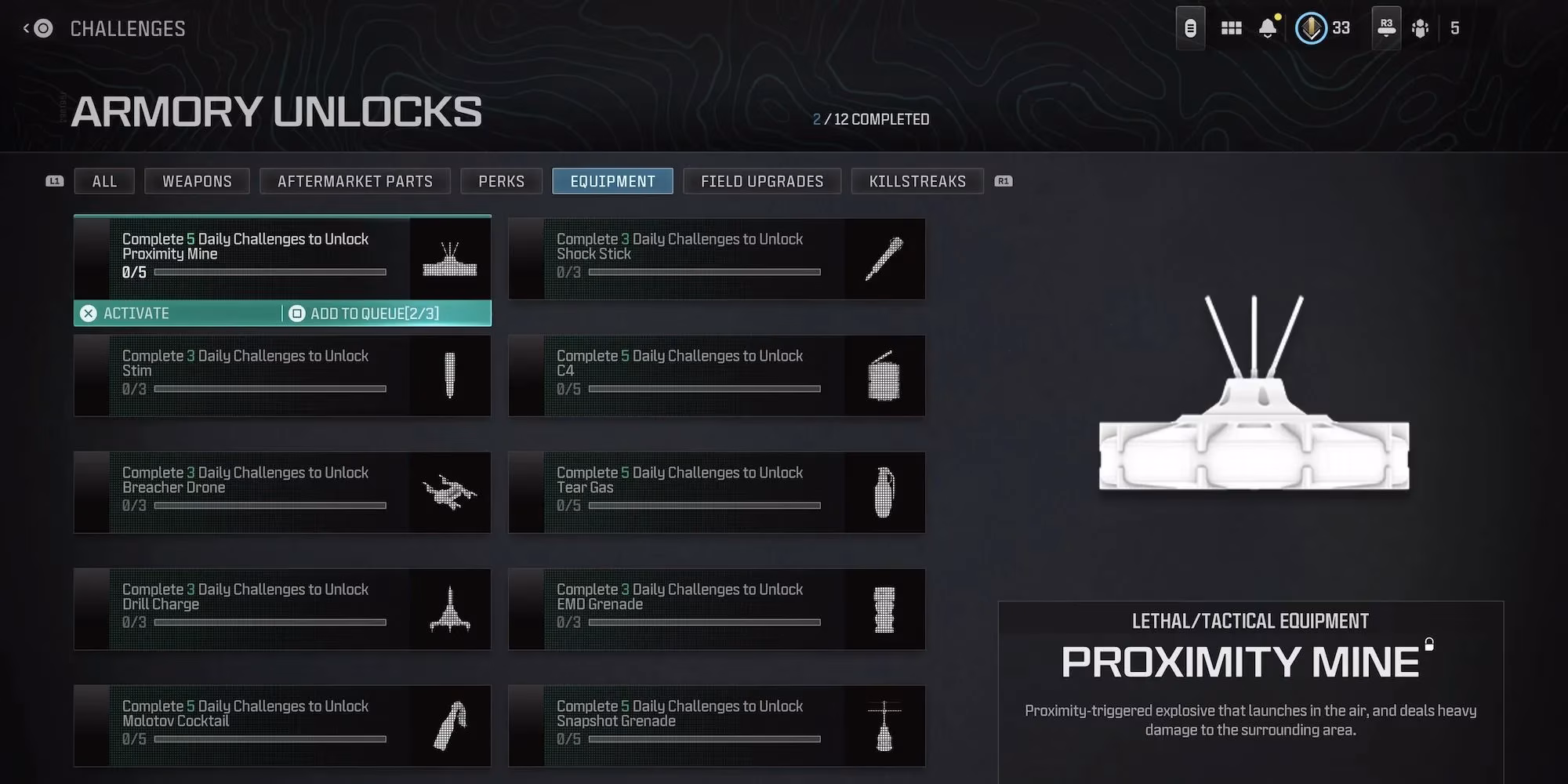Select the Molotov Cocktail challenge card
The height and width of the screenshot is (784, 1568).
pyautogui.click(x=282, y=726)
